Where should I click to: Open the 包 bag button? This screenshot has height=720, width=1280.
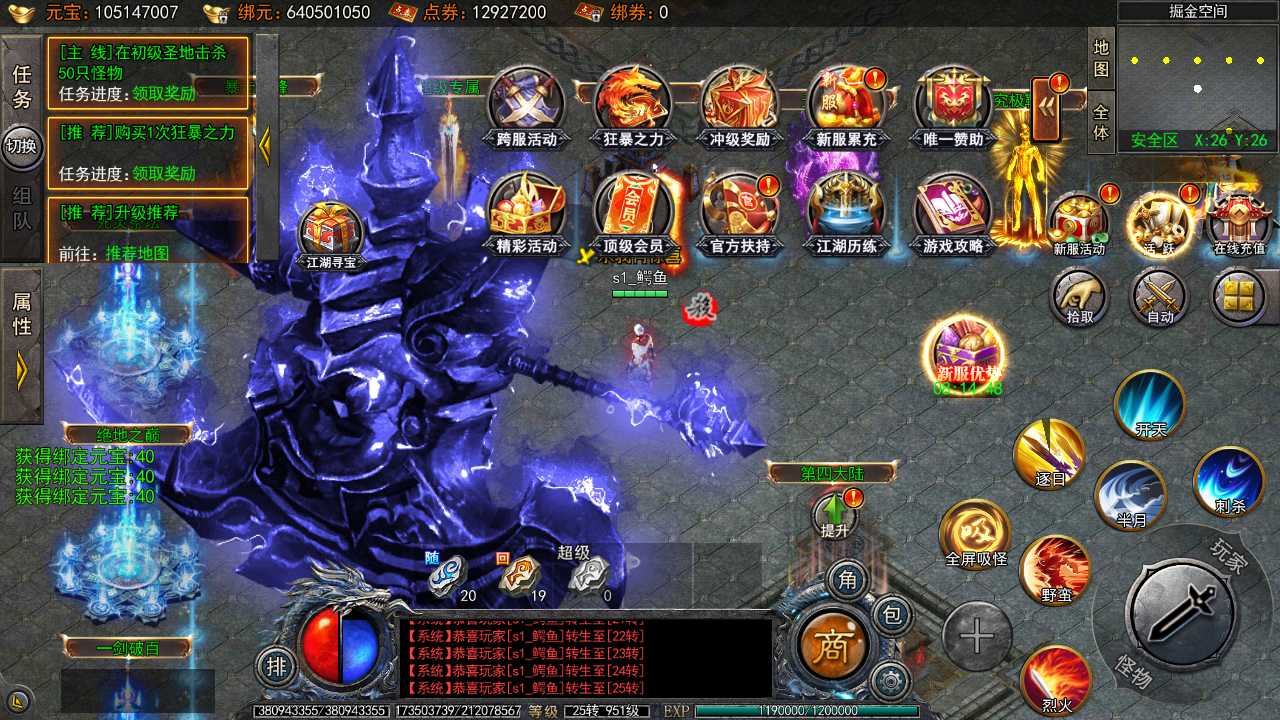pos(890,615)
